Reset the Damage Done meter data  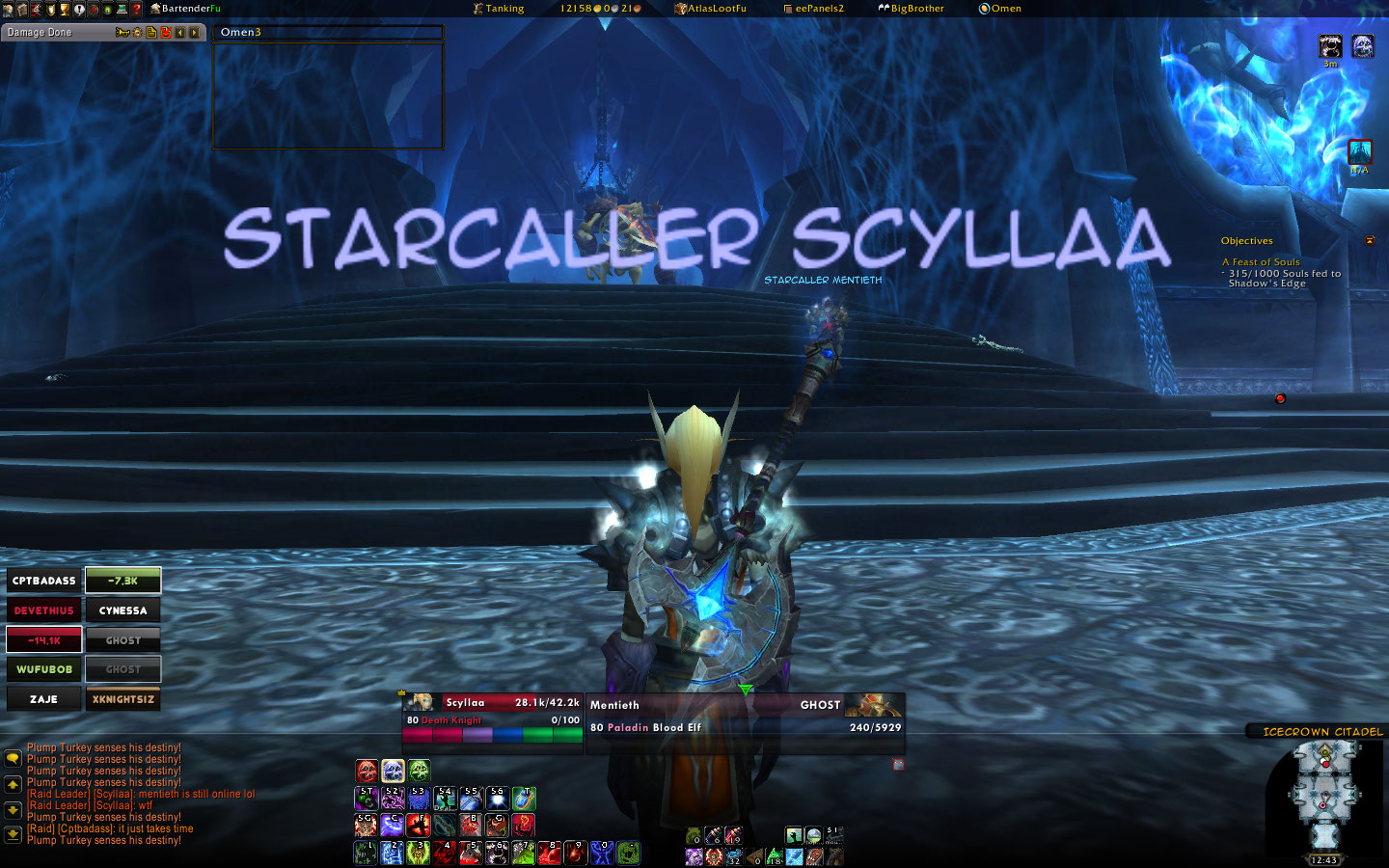point(166,33)
